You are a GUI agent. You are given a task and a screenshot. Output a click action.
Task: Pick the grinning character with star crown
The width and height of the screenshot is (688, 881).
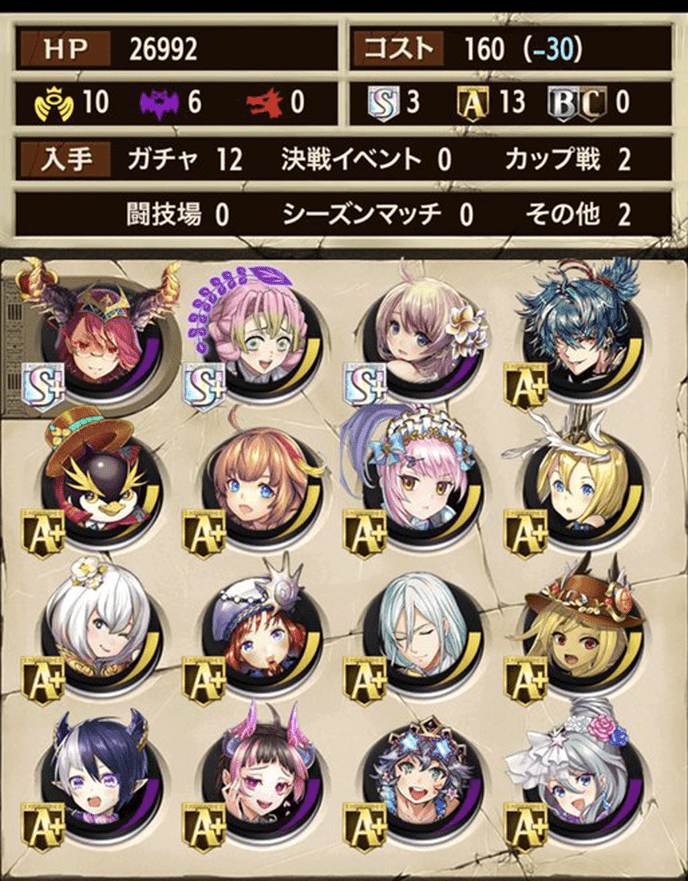[x=414, y=776]
